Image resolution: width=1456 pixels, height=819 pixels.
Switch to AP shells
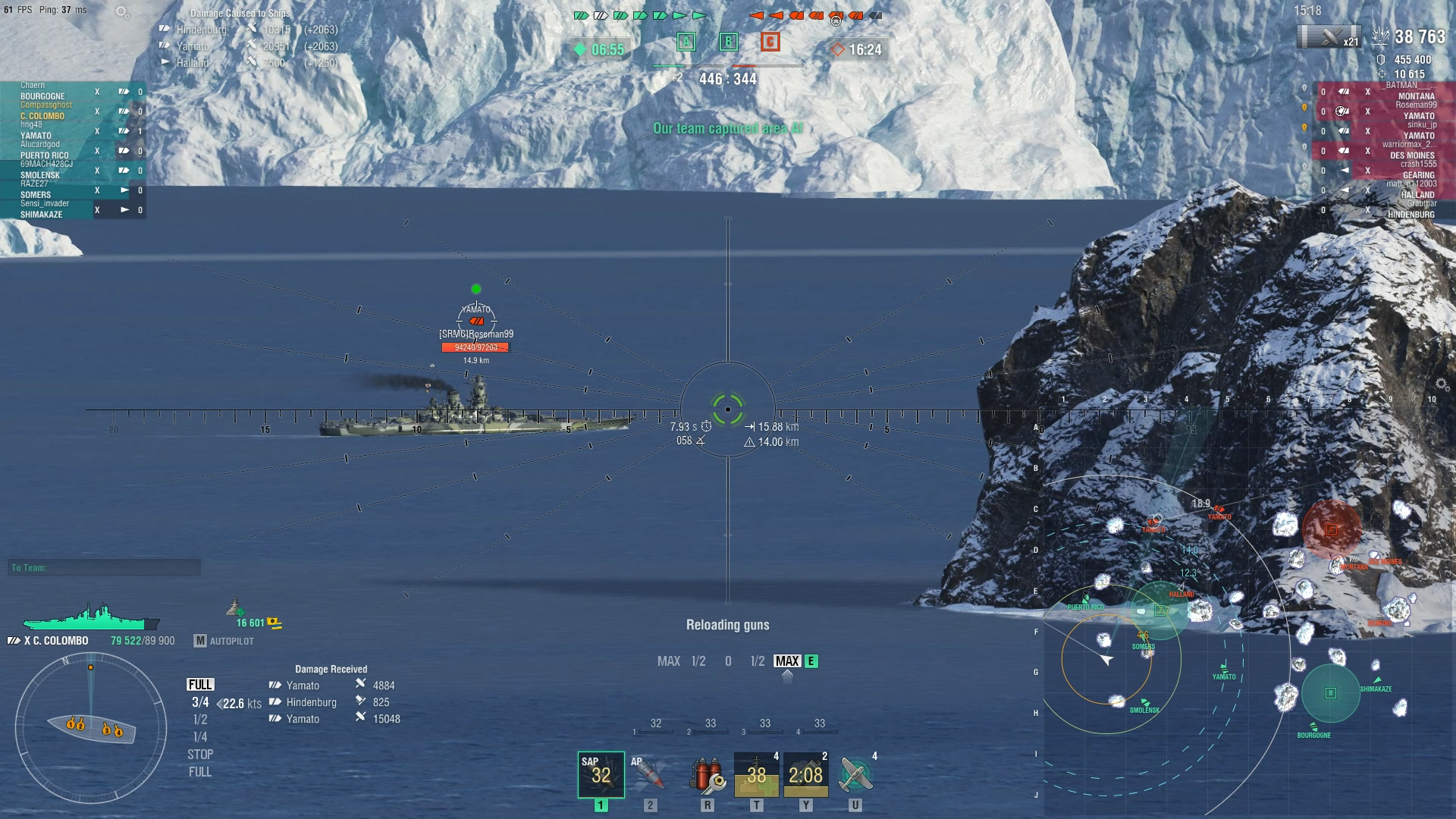pyautogui.click(x=650, y=774)
